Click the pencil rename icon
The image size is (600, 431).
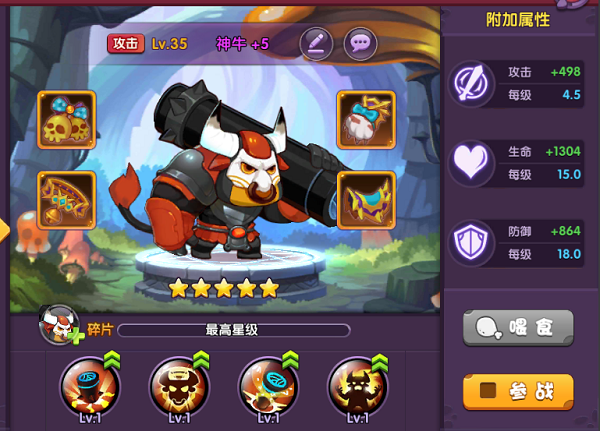pos(317,42)
